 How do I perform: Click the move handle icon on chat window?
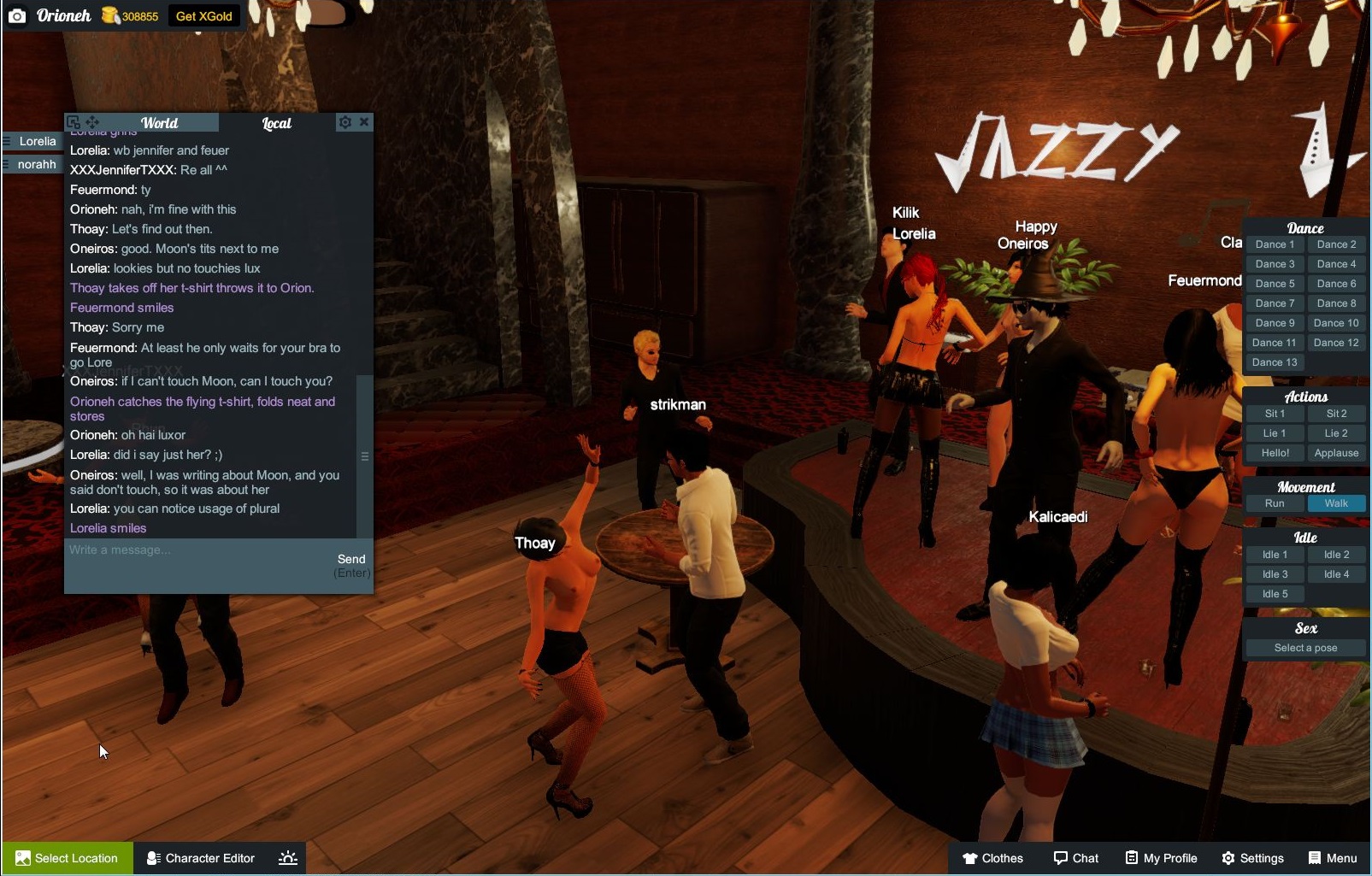pyautogui.click(x=94, y=121)
